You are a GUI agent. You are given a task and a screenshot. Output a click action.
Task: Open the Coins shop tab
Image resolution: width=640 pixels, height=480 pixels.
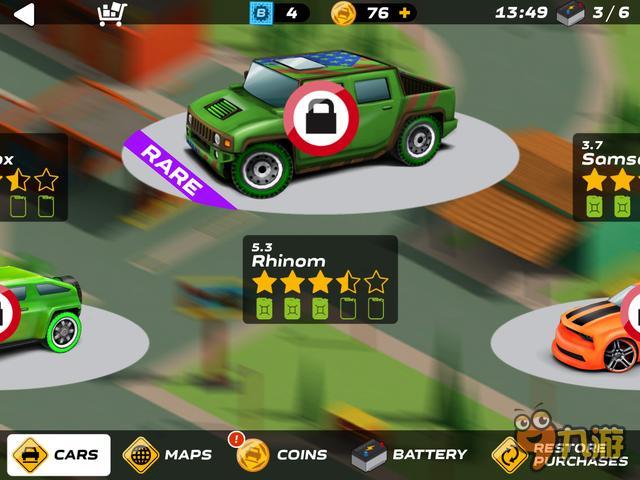pos(283,454)
